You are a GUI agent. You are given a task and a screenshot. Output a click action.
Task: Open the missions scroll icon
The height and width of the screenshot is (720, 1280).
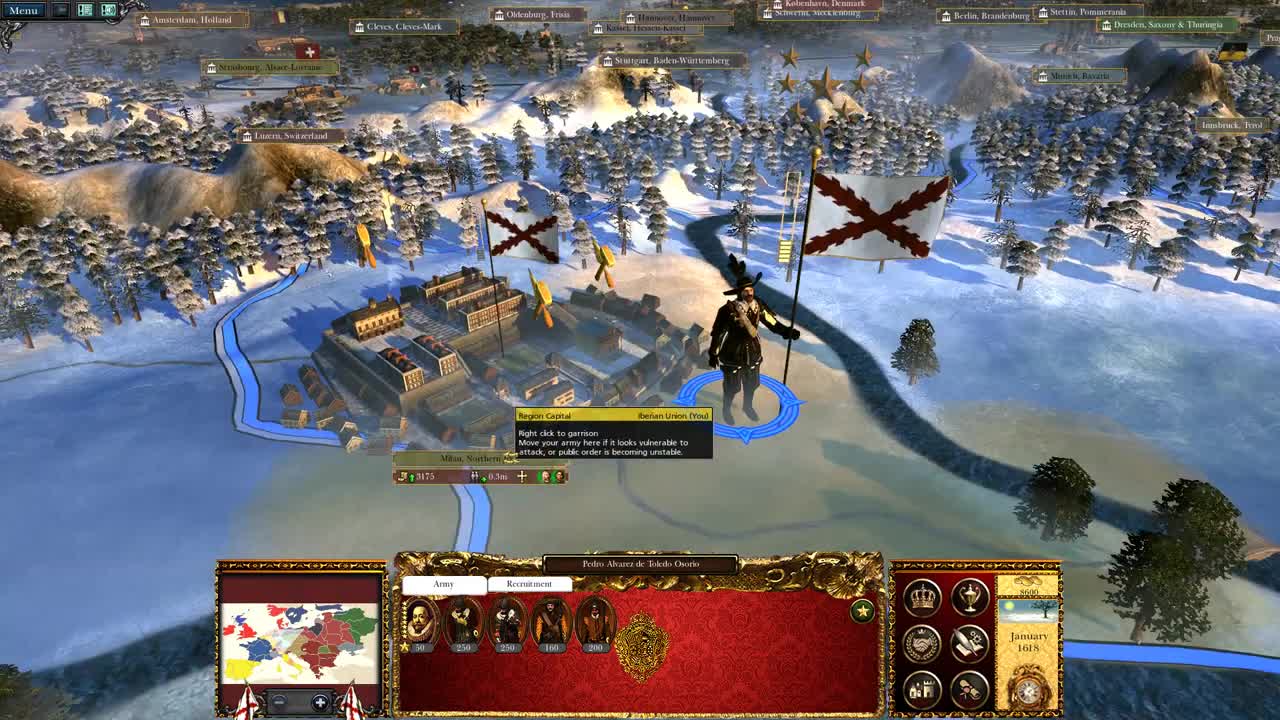(967, 690)
